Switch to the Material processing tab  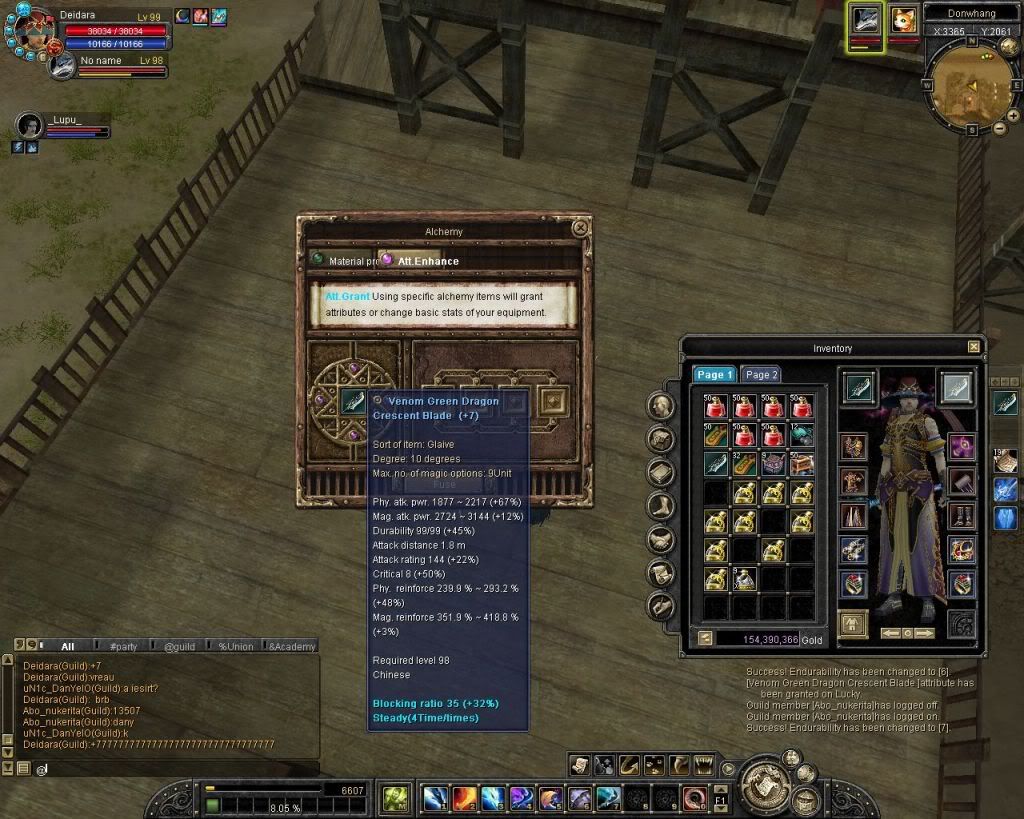[342, 261]
